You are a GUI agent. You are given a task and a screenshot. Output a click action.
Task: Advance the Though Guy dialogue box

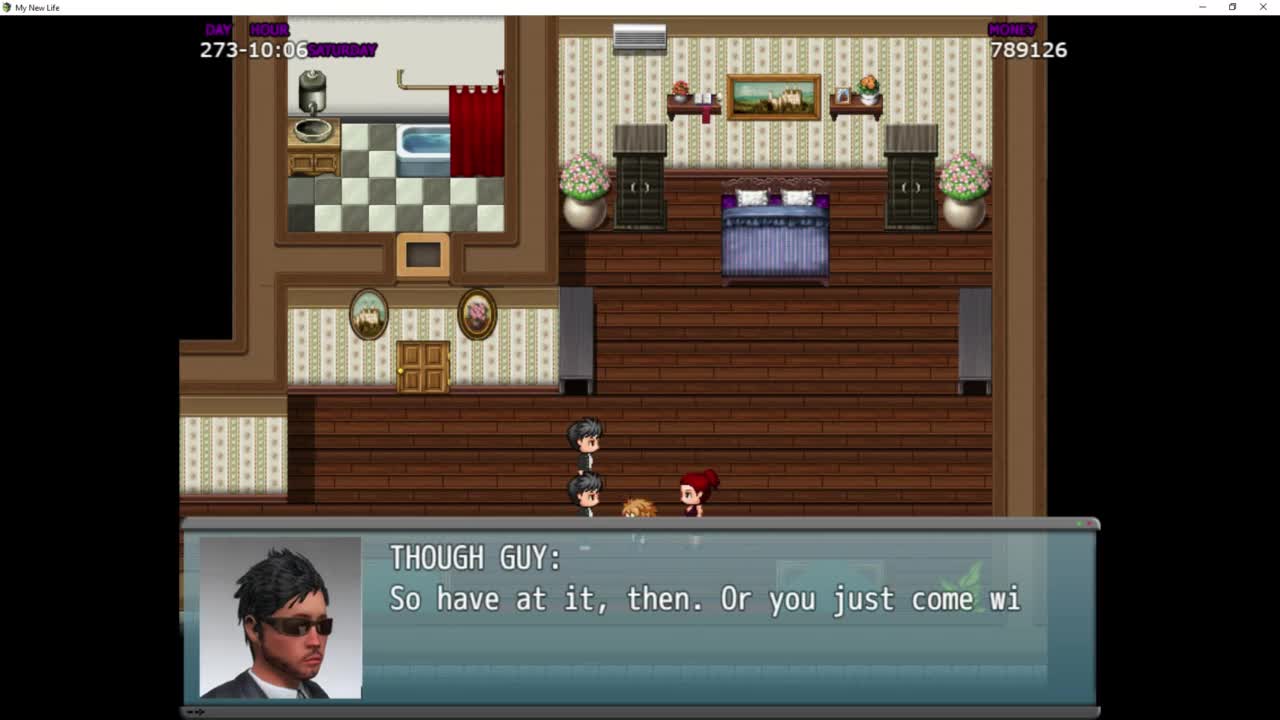(640, 615)
